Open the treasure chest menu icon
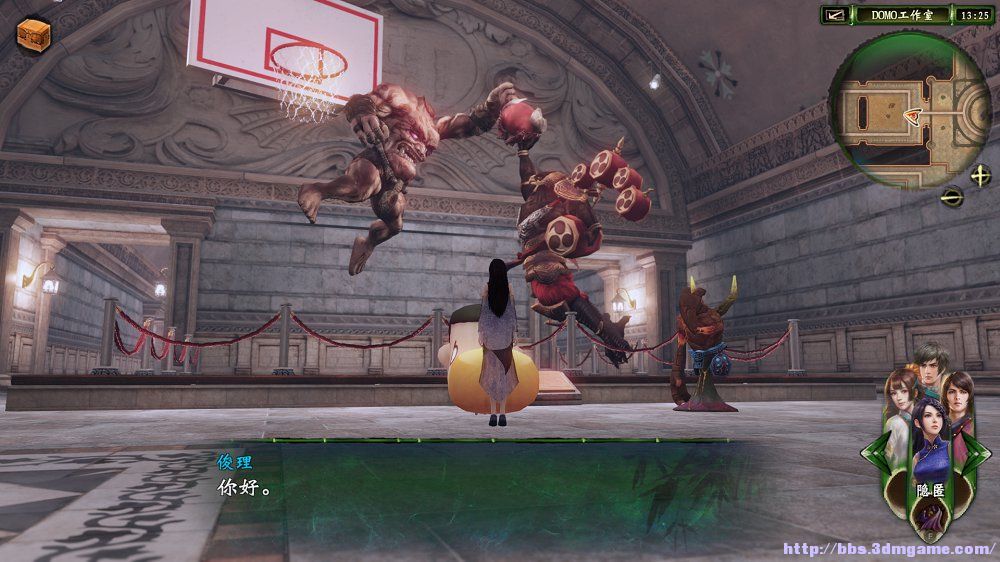The image size is (1000, 562). click(33, 34)
